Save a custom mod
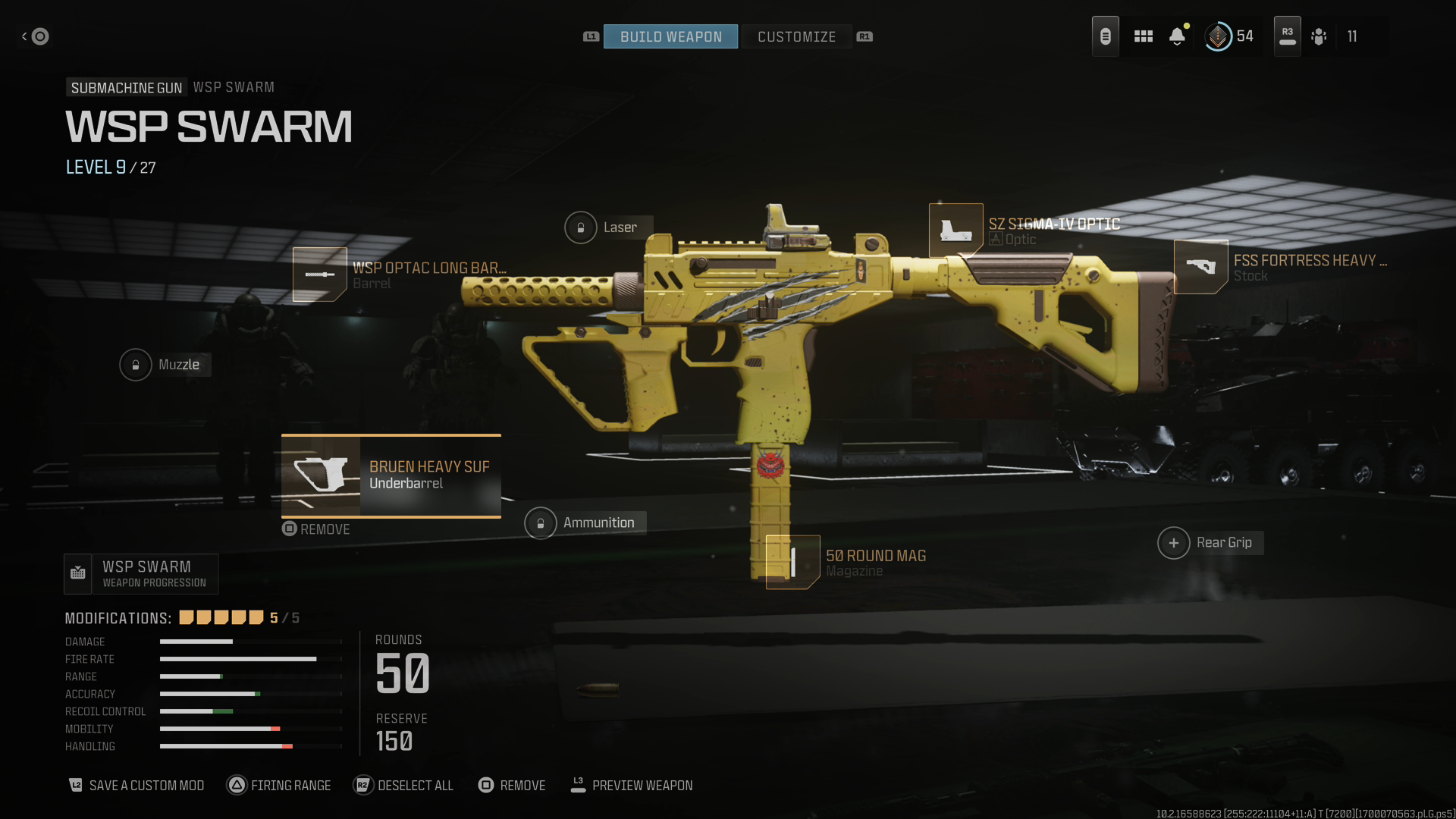 point(137,786)
